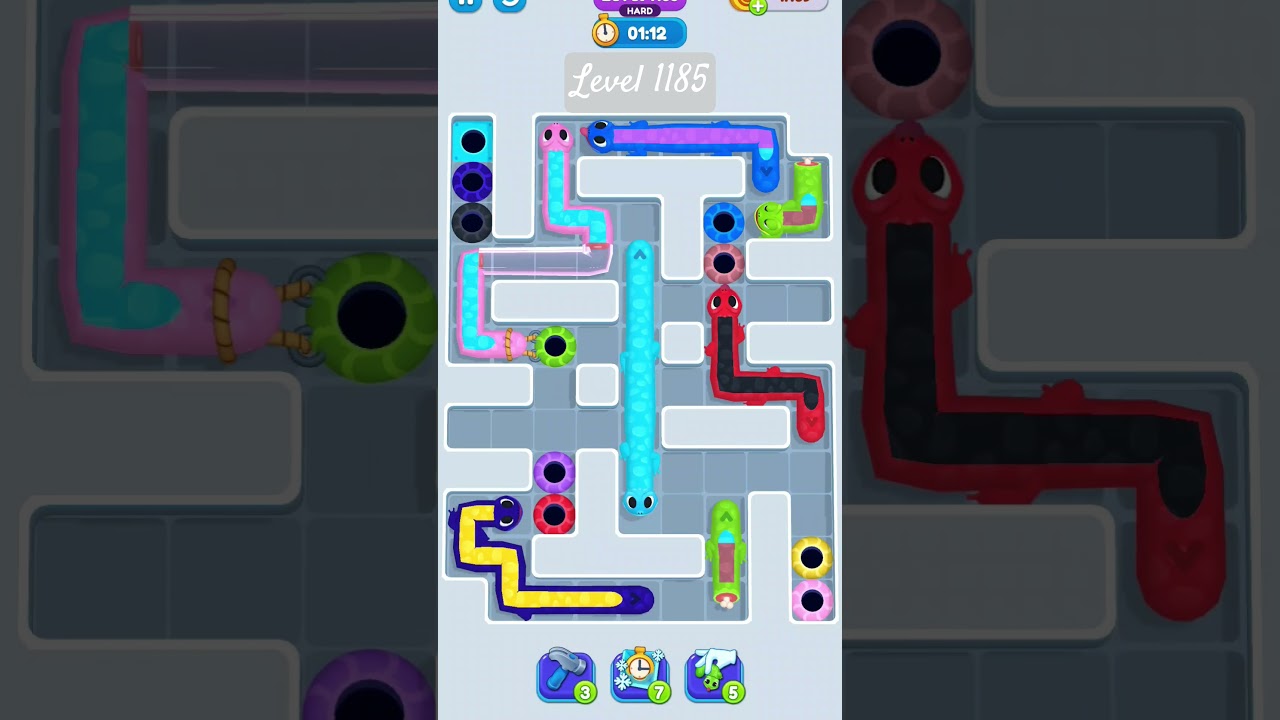Tap the stopwatch timer icon
1280x720 pixels.
point(603,32)
